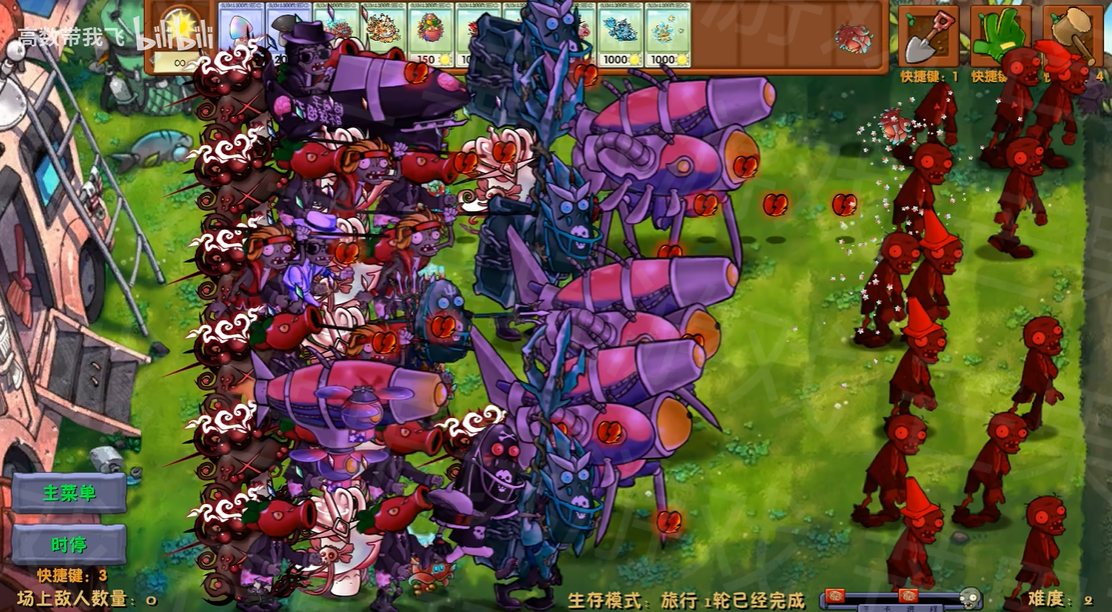This screenshot has height=612, width=1112.
Task: Select the shovel tool
Action: 927,37
